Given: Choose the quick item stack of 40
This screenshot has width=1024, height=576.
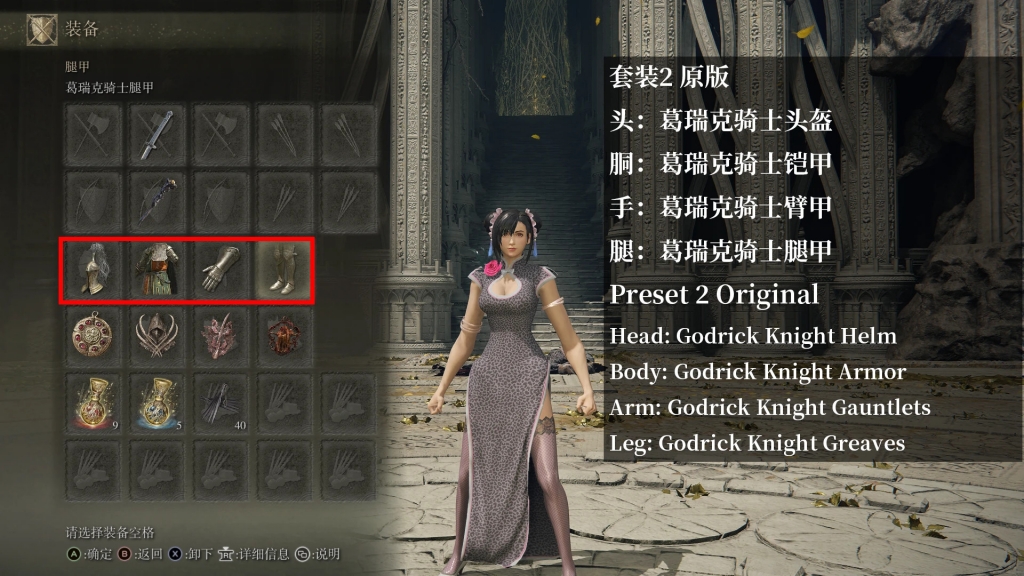Looking at the screenshot, I should click(x=221, y=401).
